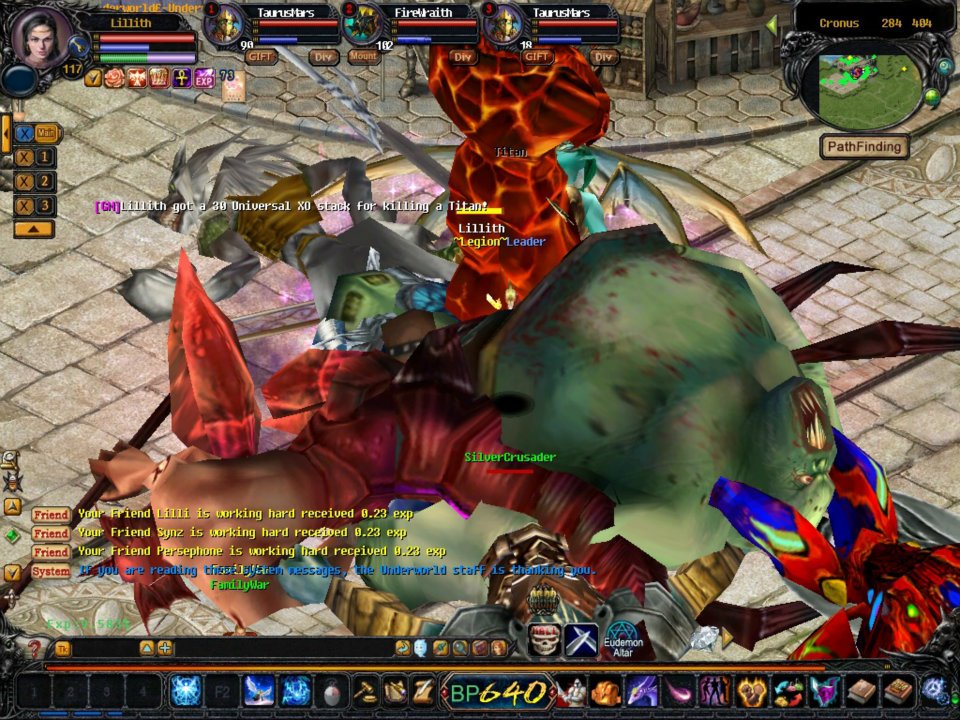Click Lillith's character portrait

(42, 40)
